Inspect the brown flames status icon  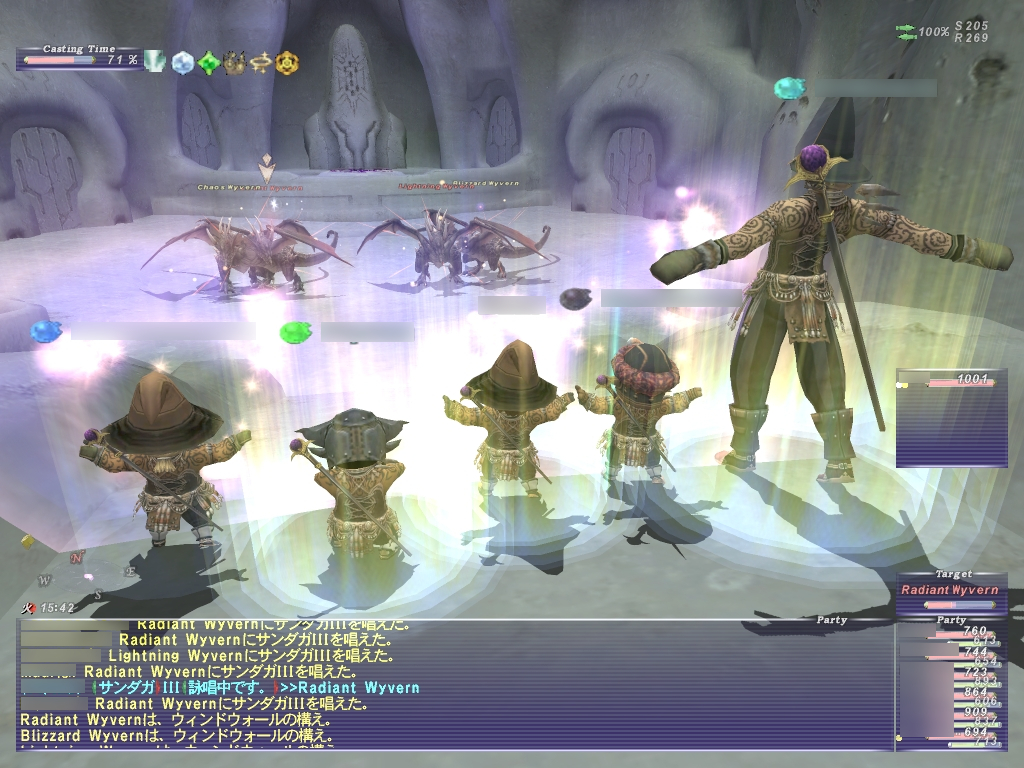[x=235, y=62]
